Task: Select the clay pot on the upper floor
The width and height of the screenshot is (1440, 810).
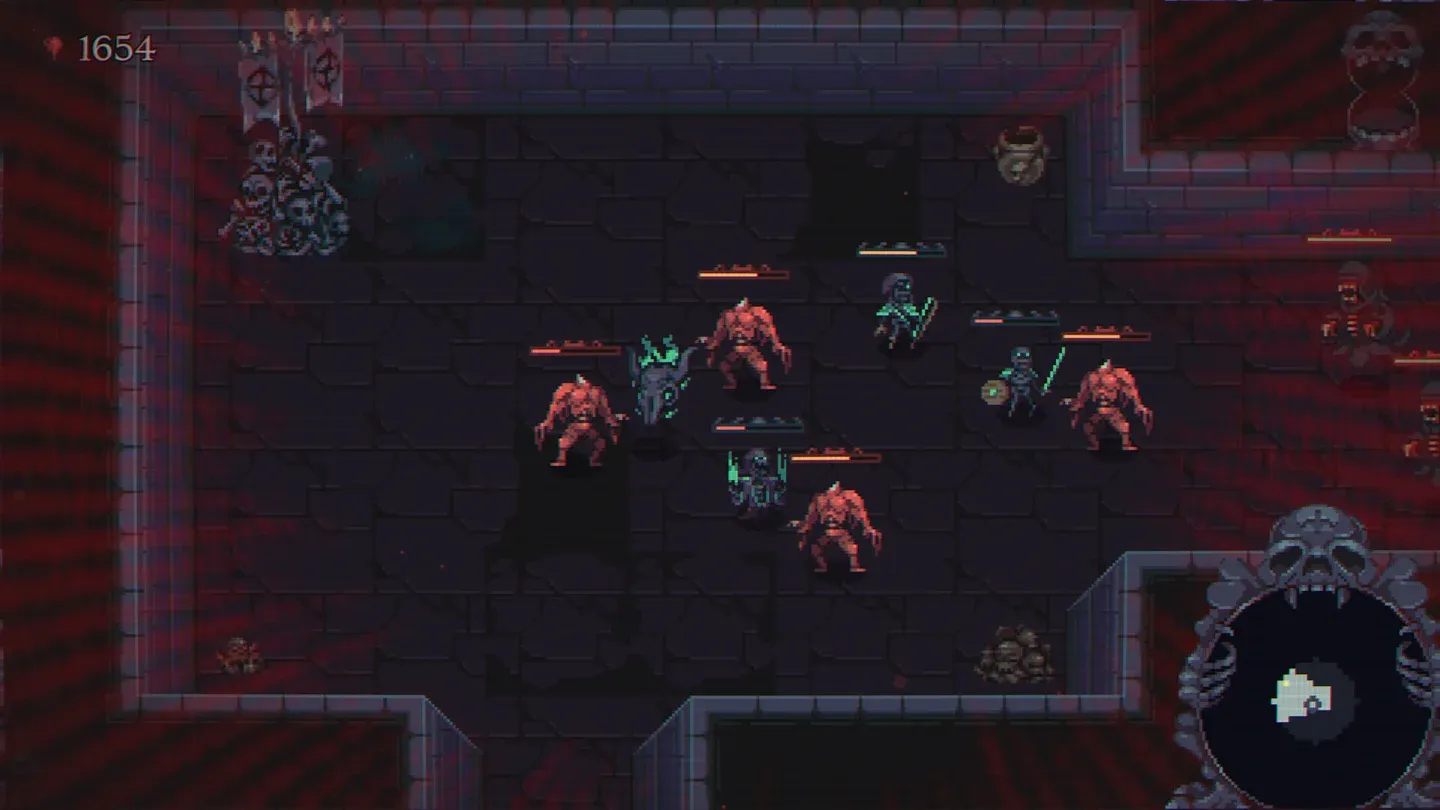Action: pos(1018,153)
